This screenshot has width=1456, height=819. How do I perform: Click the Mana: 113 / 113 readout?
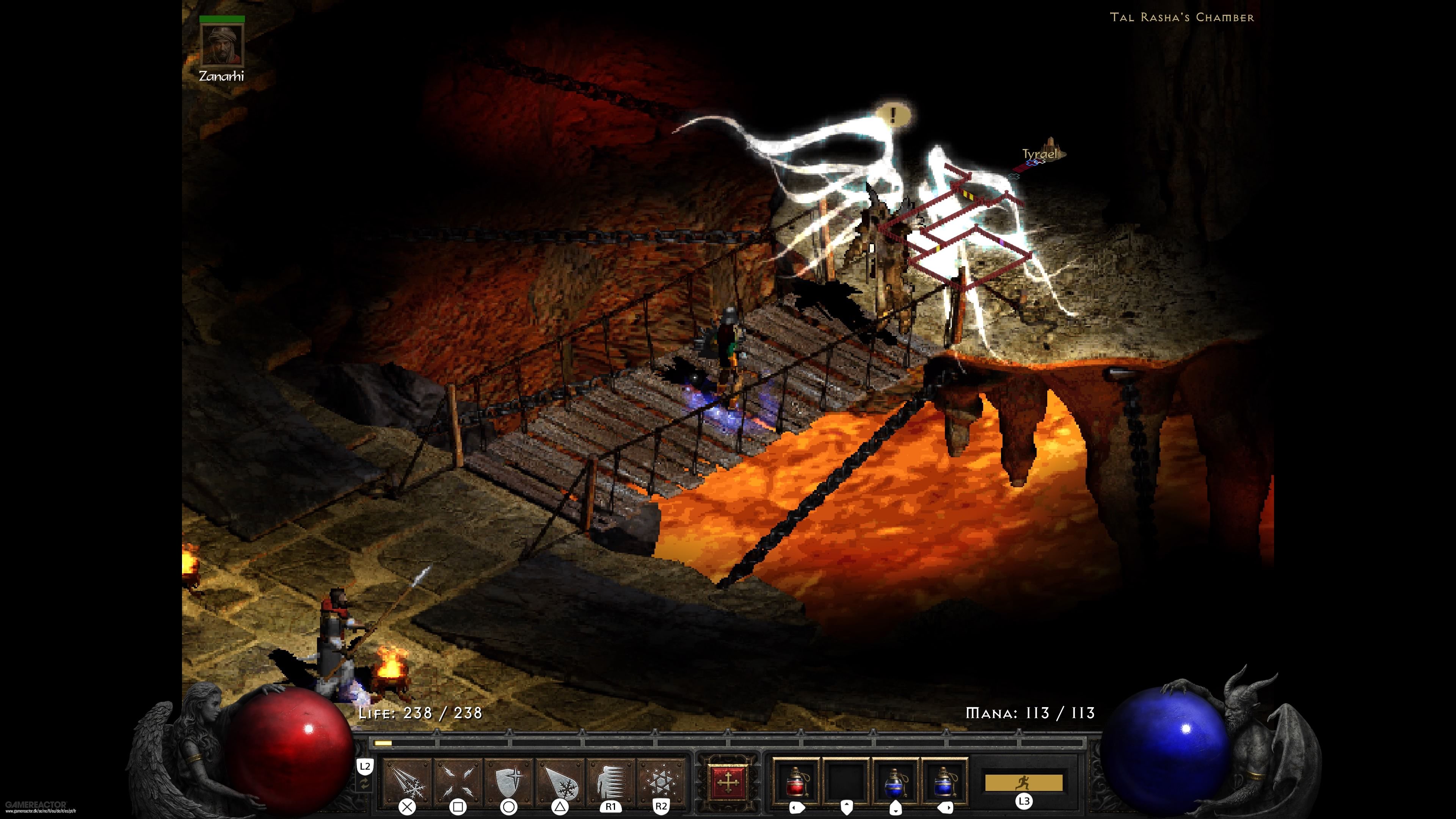click(x=1030, y=713)
